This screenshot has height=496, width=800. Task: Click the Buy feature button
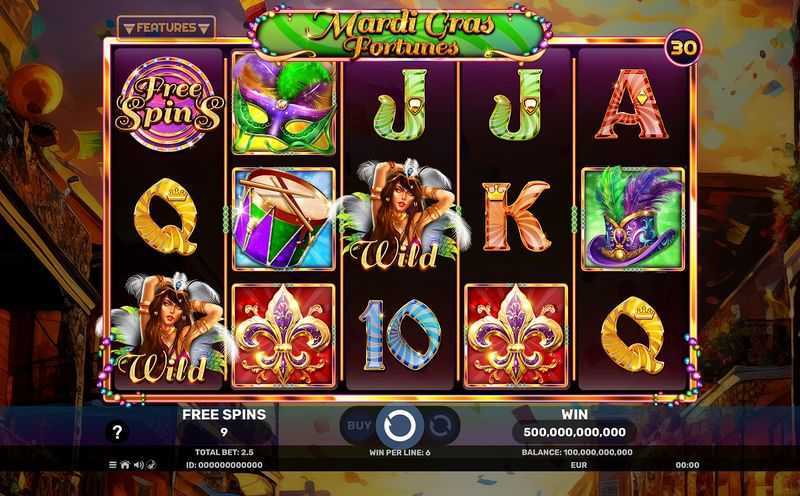[359, 425]
